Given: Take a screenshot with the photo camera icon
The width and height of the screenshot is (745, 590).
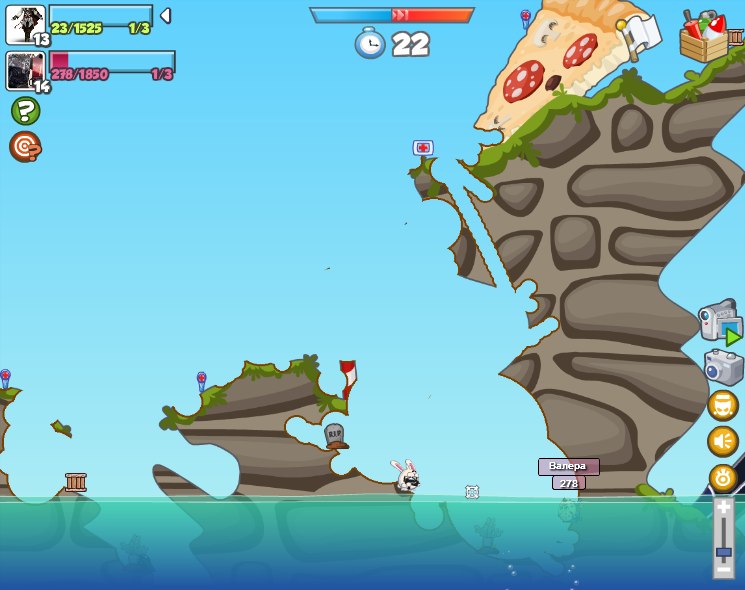Looking at the screenshot, I should 723,367.
